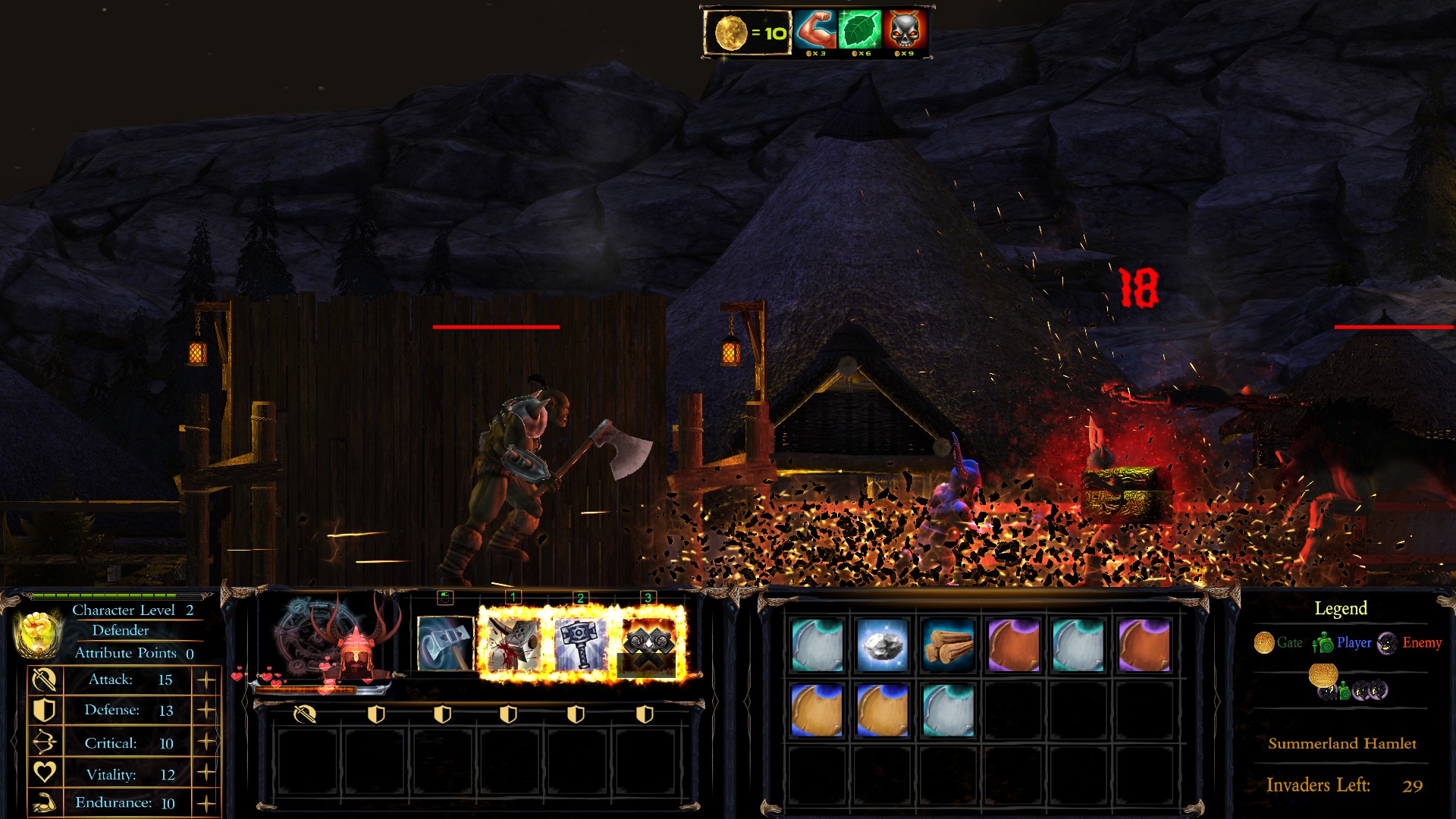Screen dimensions: 1456x819
Task: Raise Critical with the plus button
Action: pos(206,742)
